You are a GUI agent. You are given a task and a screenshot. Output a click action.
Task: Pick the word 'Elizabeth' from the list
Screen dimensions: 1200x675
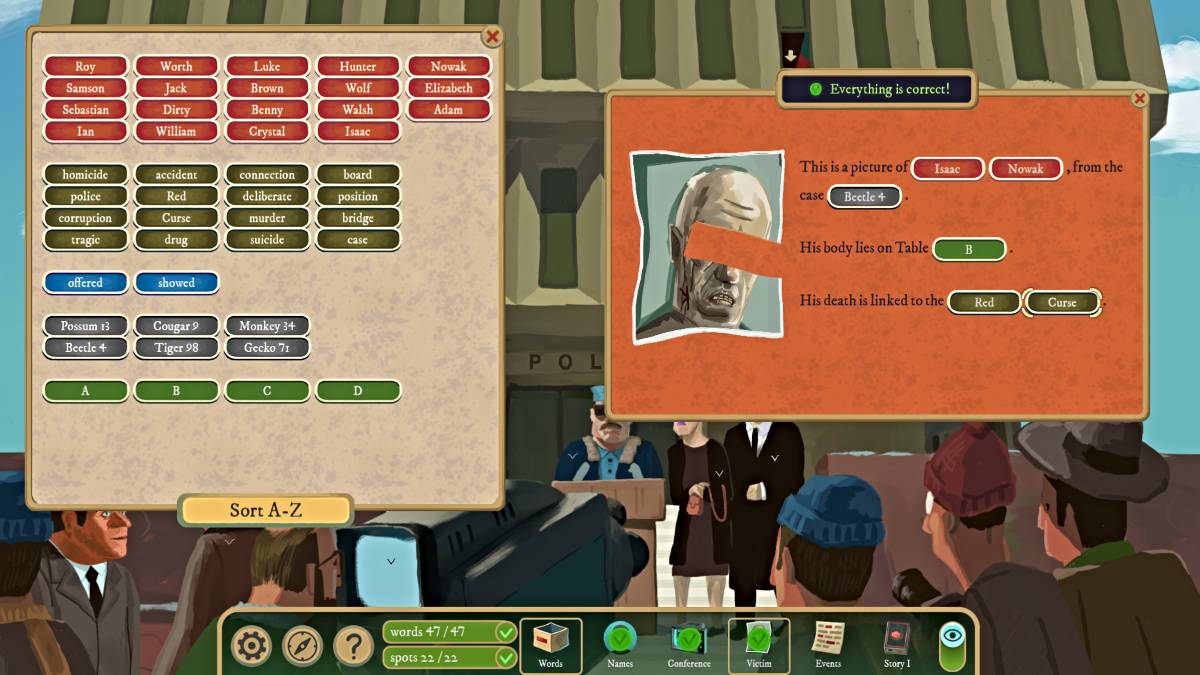coord(448,88)
